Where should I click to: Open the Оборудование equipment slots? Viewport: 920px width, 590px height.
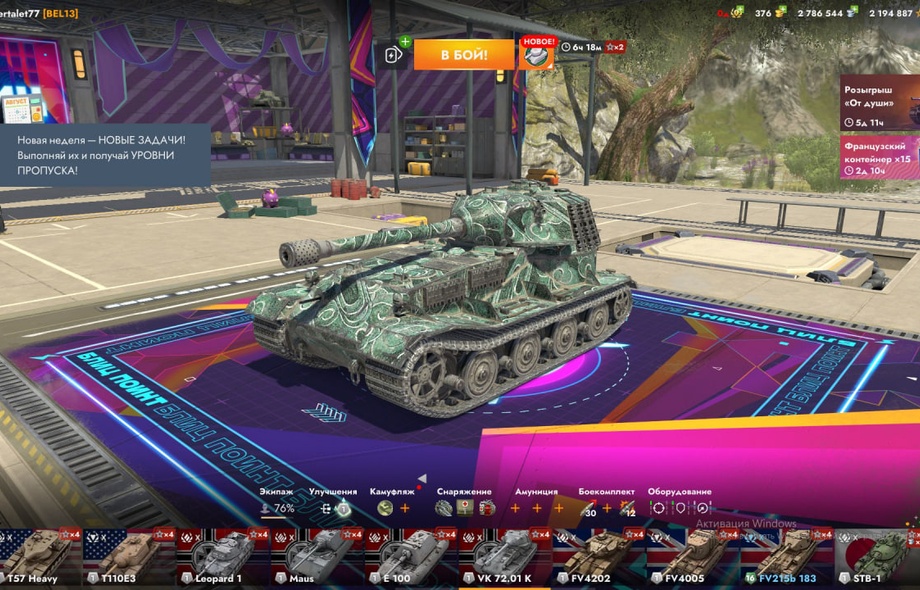pyautogui.click(x=679, y=508)
